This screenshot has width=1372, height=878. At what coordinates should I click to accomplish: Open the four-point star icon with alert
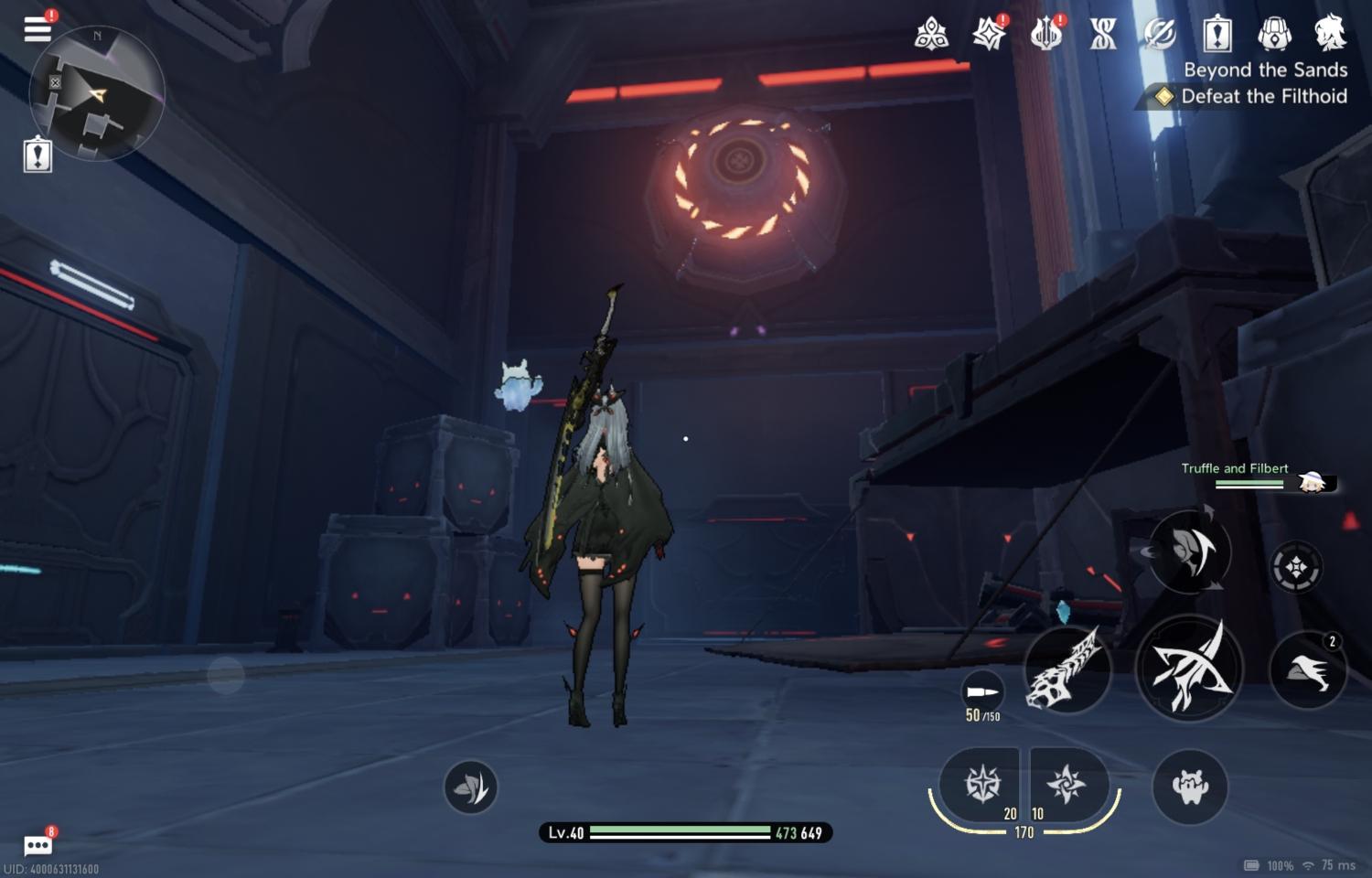989,35
